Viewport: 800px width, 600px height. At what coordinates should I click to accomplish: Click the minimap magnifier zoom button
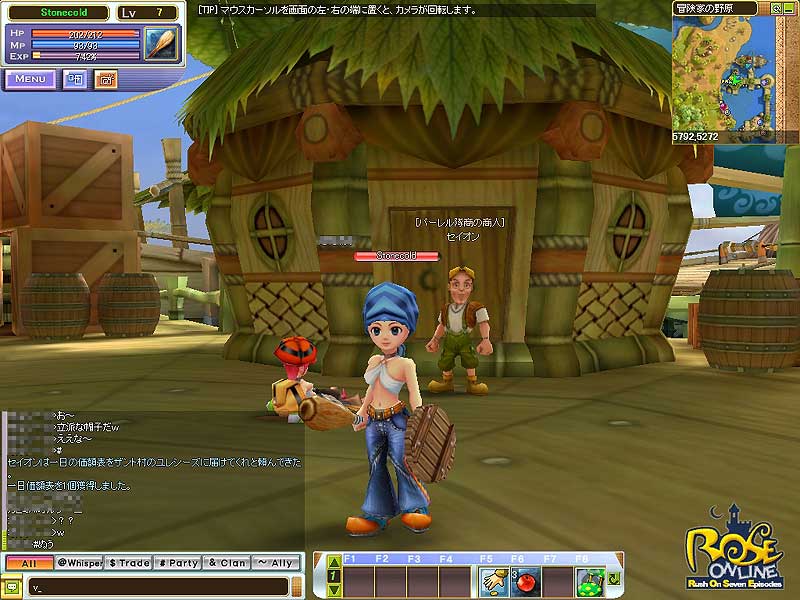[776, 8]
